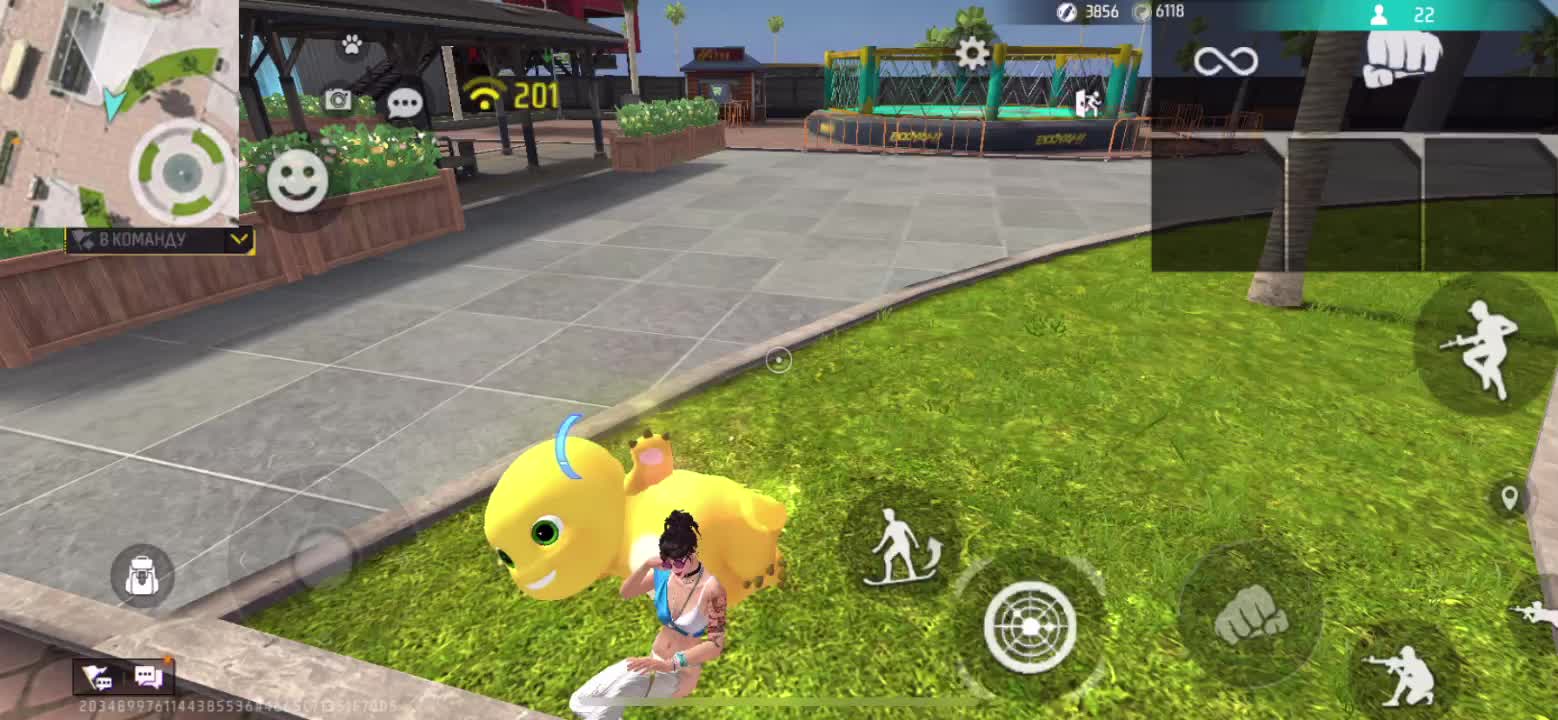Open the backpack inventory
The image size is (1558, 720).
142,576
